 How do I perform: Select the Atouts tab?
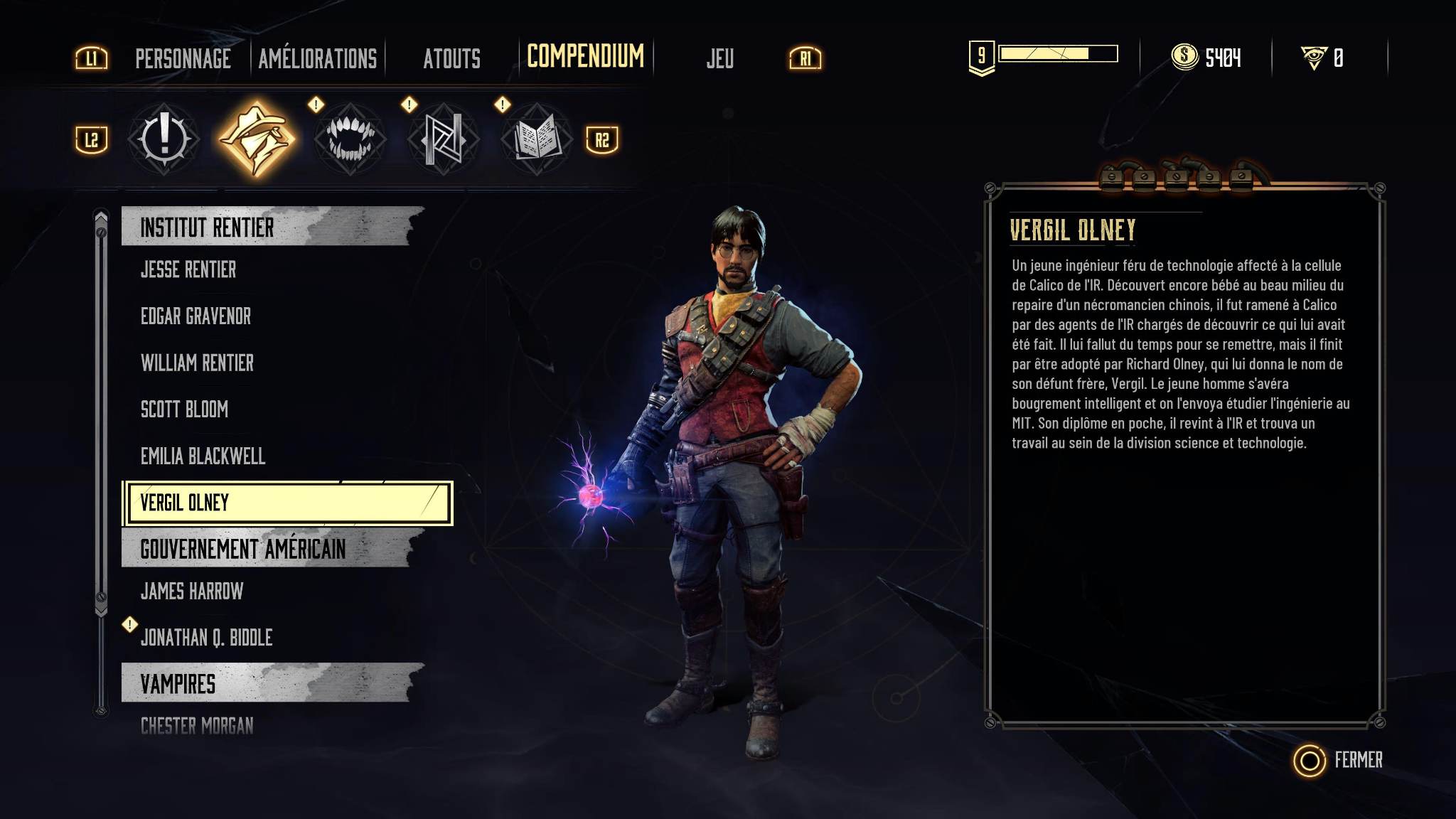click(451, 58)
